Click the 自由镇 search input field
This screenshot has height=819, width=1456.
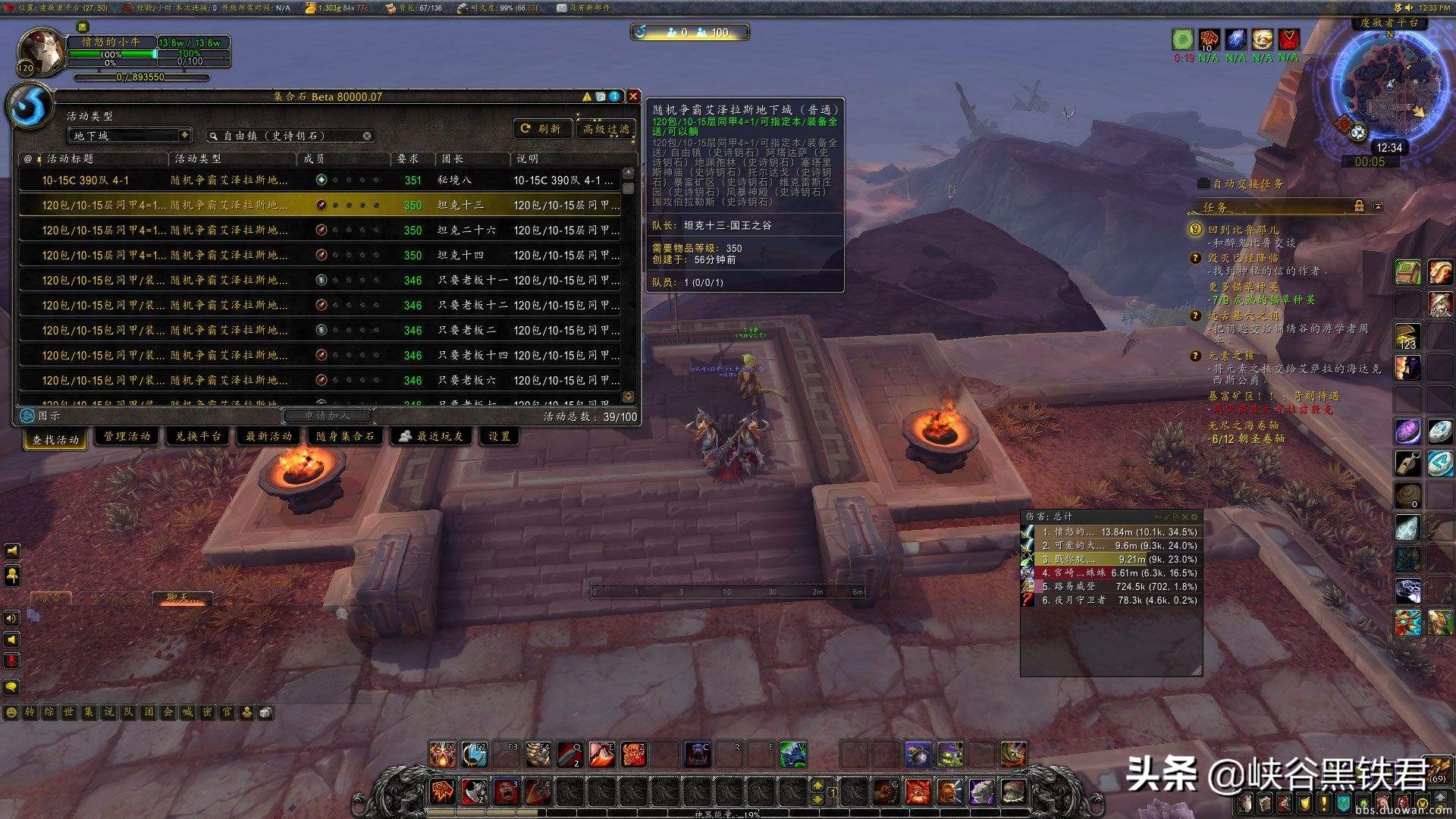[288, 136]
